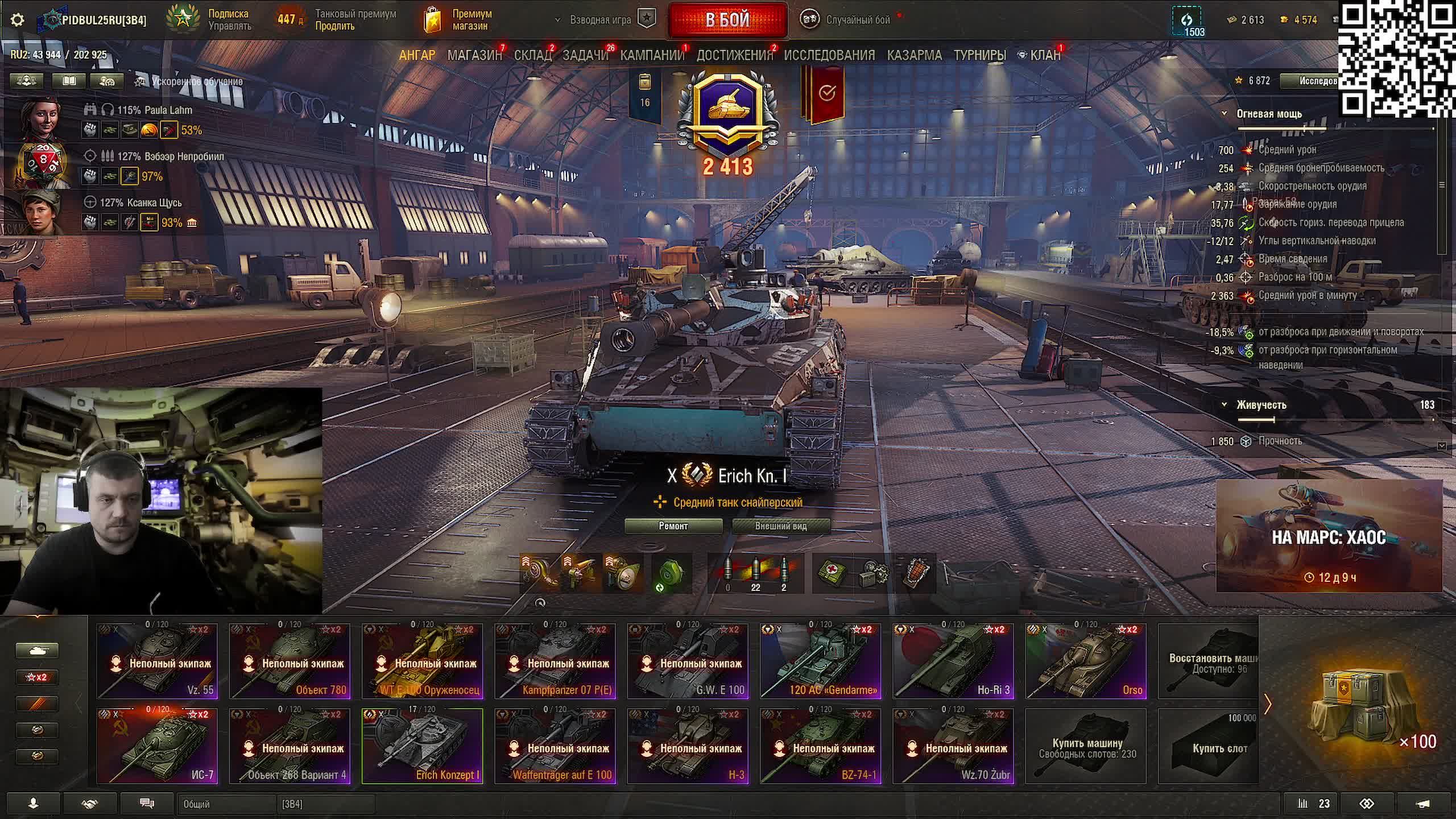1456x819 pixels.
Task: Go to the ИССЛЕДОВАНИЯ tab
Action: [829, 55]
